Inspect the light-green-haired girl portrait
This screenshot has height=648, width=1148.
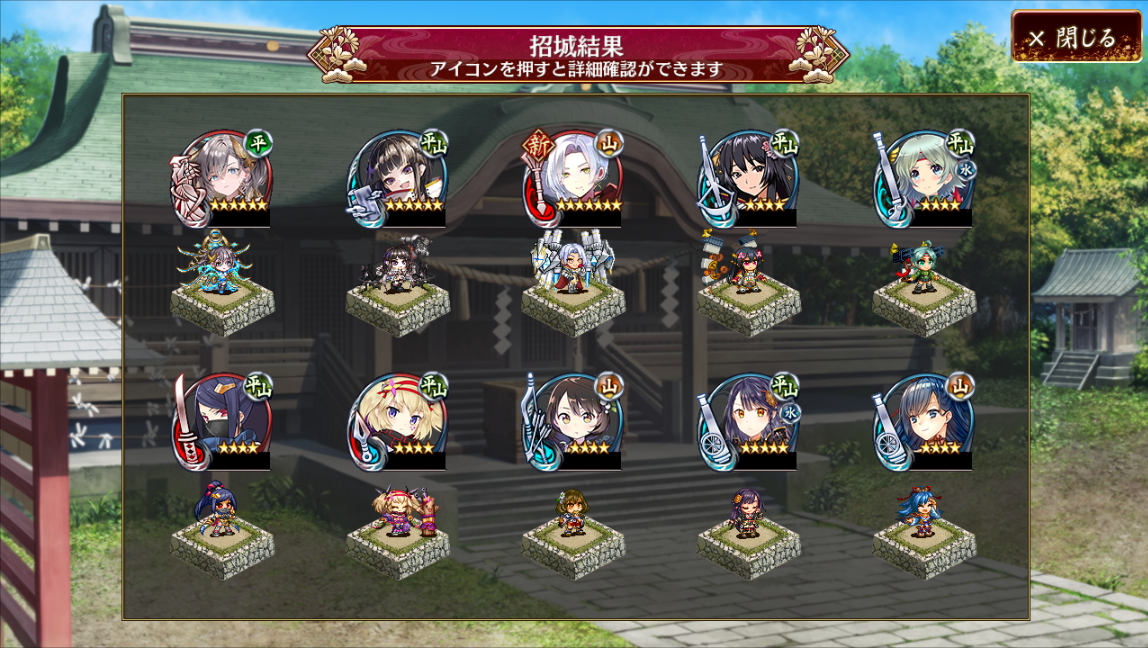click(924, 180)
